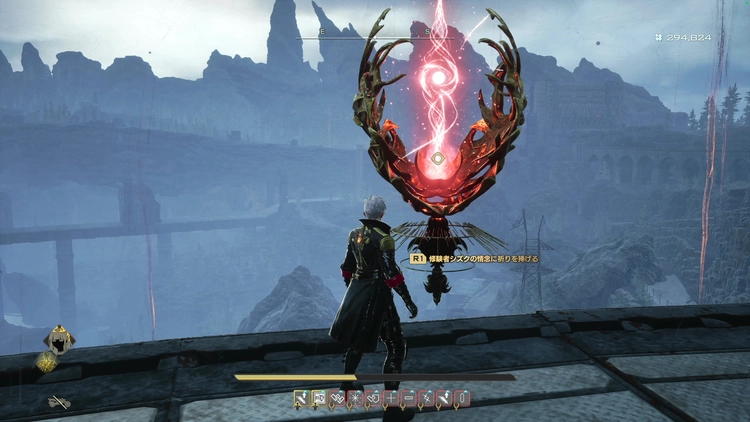The height and width of the screenshot is (422, 750).
Task: Select the plus sign buff icon
Action: point(390,398)
